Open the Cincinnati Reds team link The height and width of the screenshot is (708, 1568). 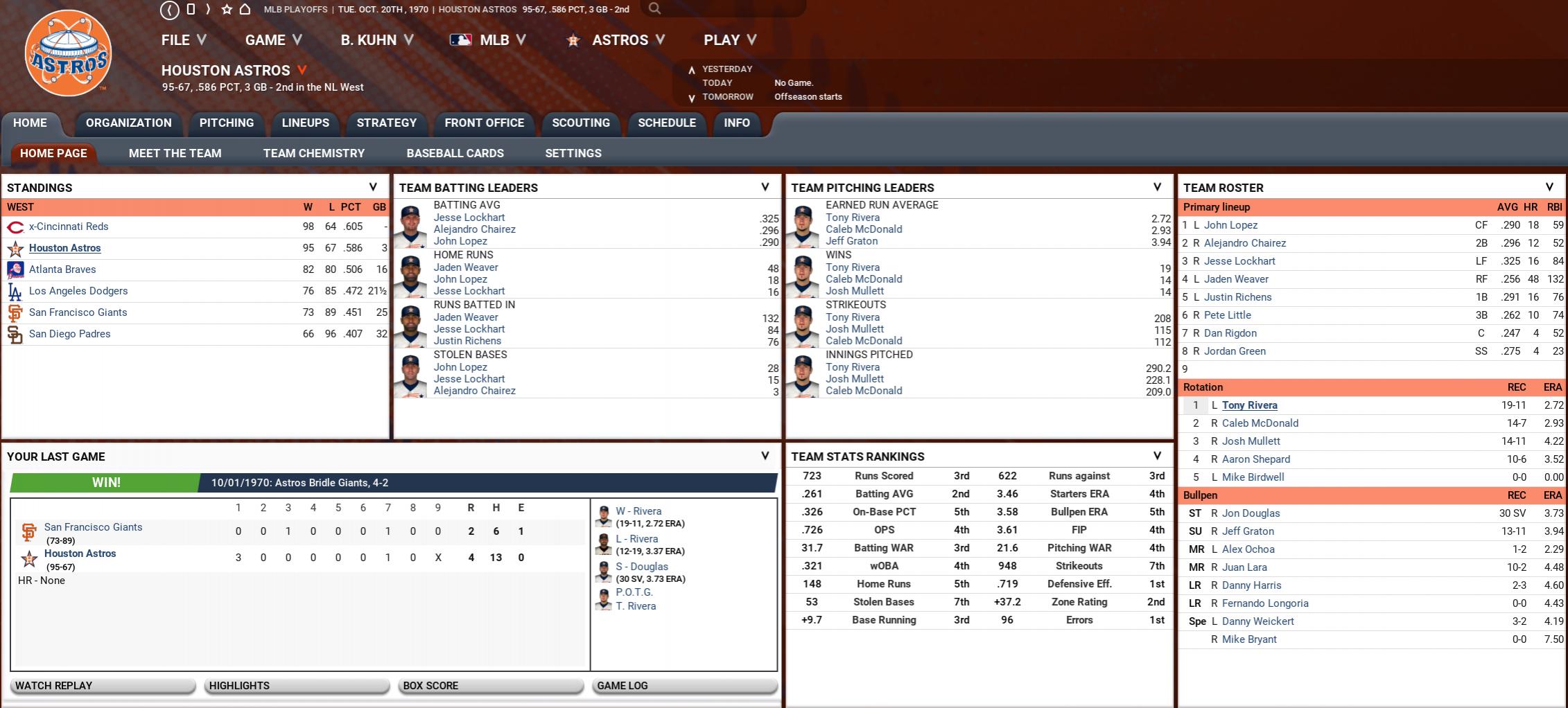coord(69,227)
